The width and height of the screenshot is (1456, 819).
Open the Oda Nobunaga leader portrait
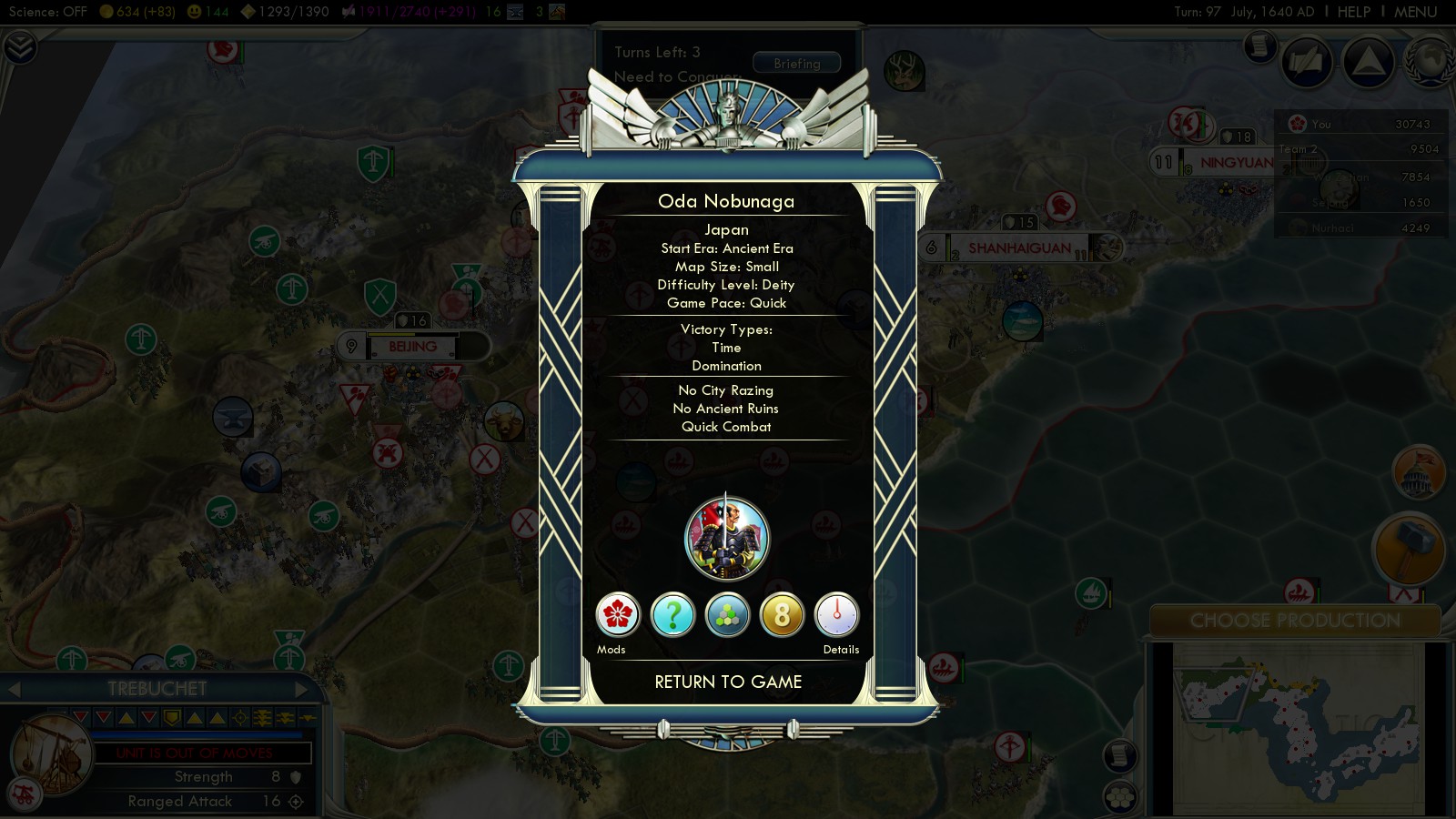point(726,539)
